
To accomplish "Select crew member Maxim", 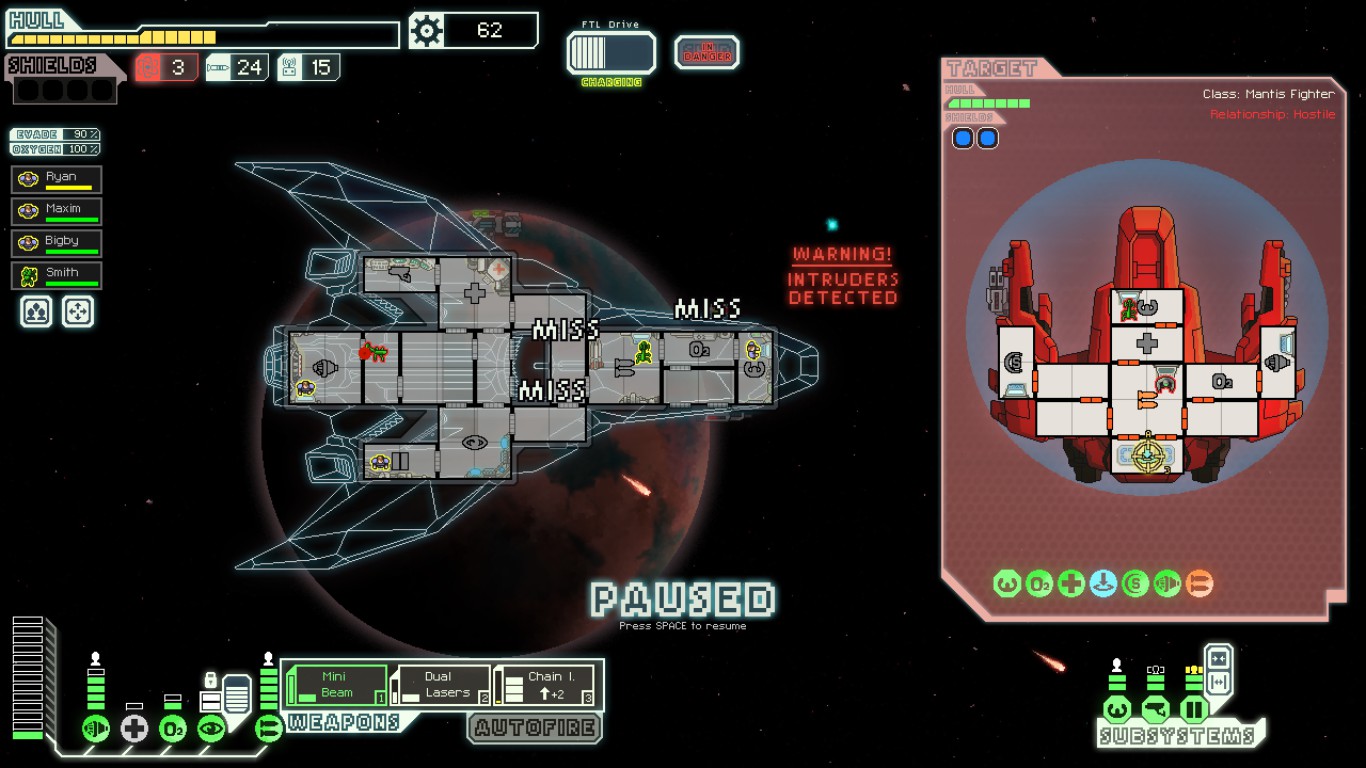I will click(57, 212).
